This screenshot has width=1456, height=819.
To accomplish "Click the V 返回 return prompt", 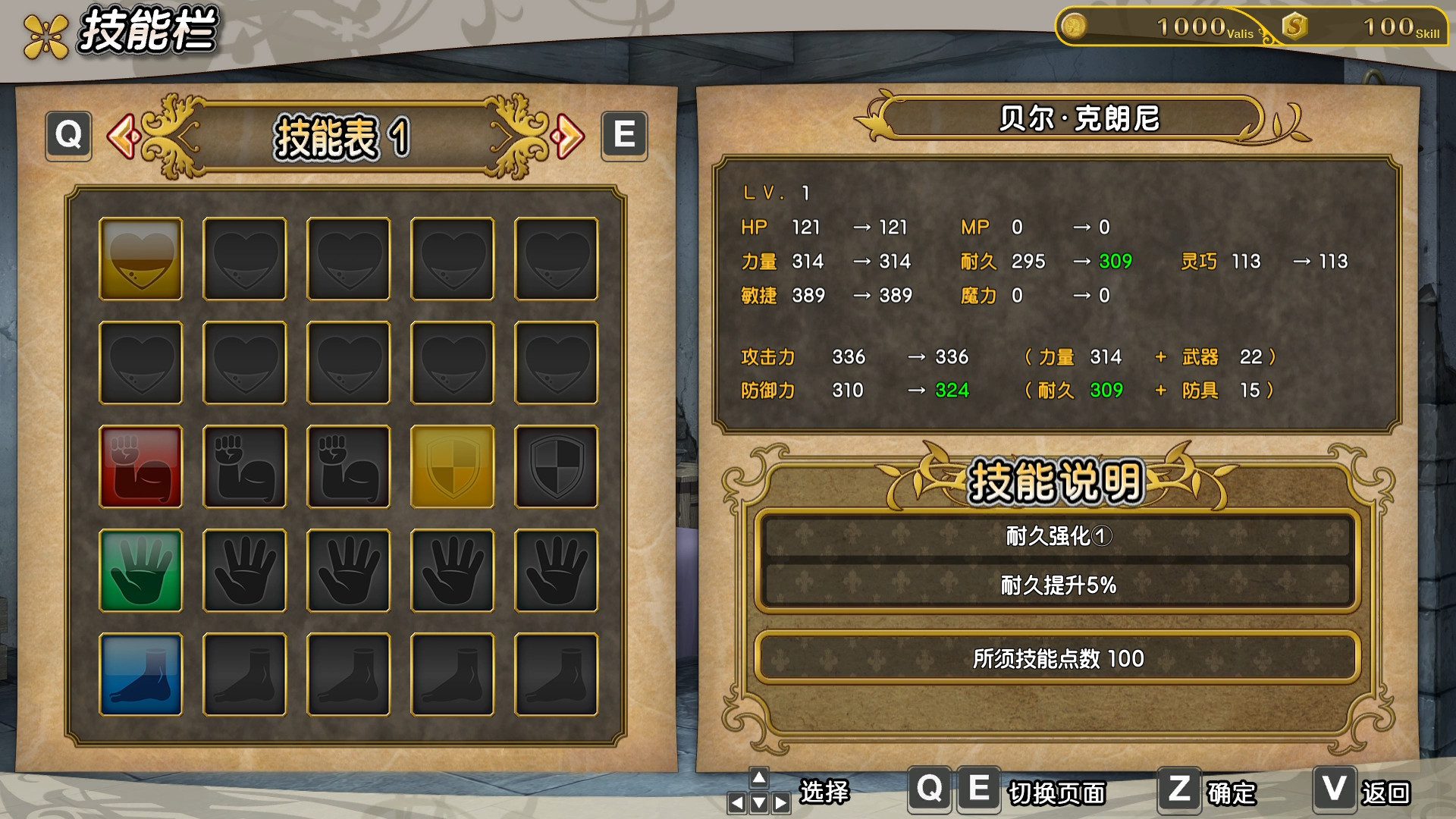I will [x=1361, y=790].
